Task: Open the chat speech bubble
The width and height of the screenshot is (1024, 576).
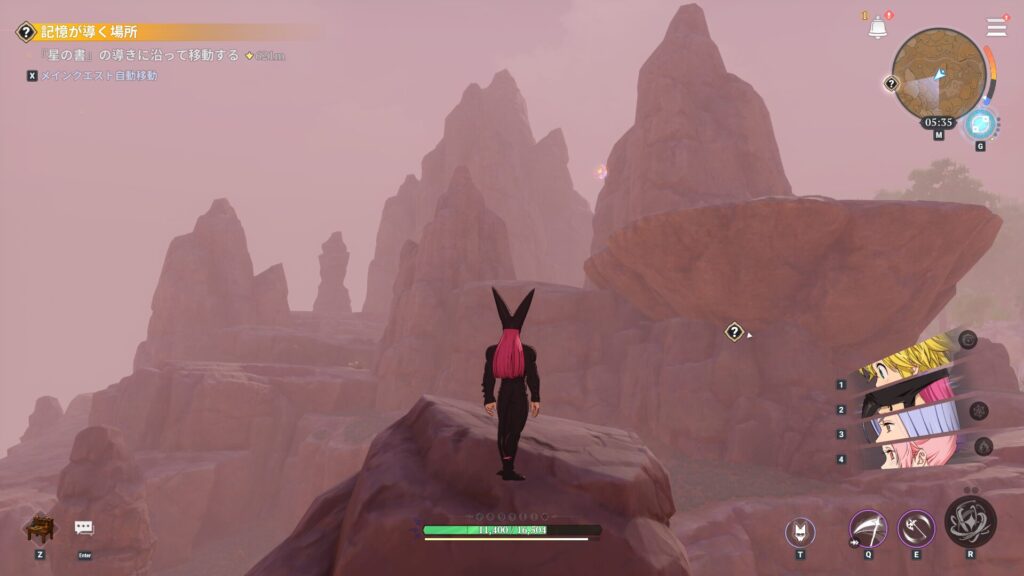Action: (84, 528)
